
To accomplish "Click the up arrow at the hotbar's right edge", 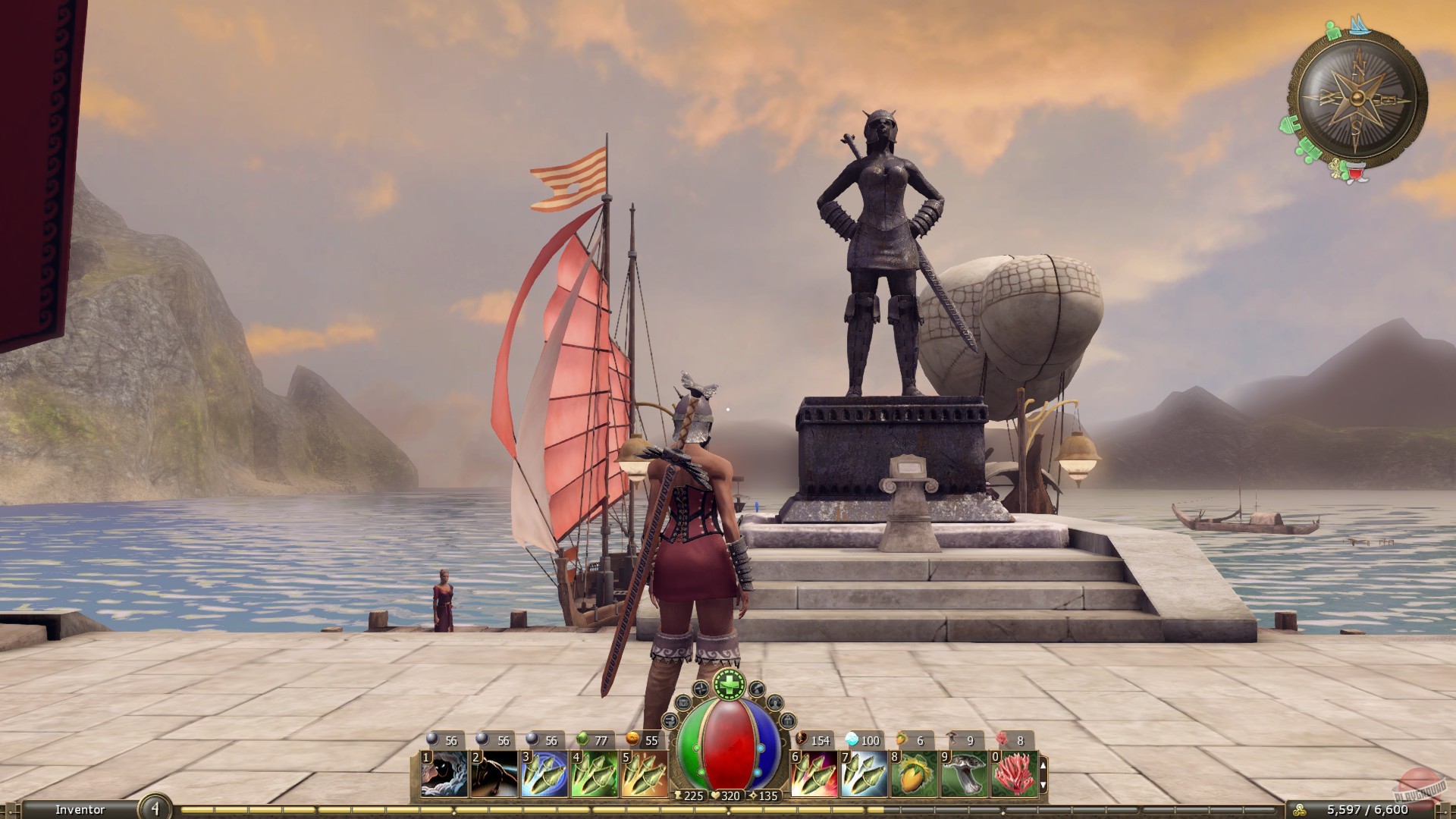I will point(1043,765).
